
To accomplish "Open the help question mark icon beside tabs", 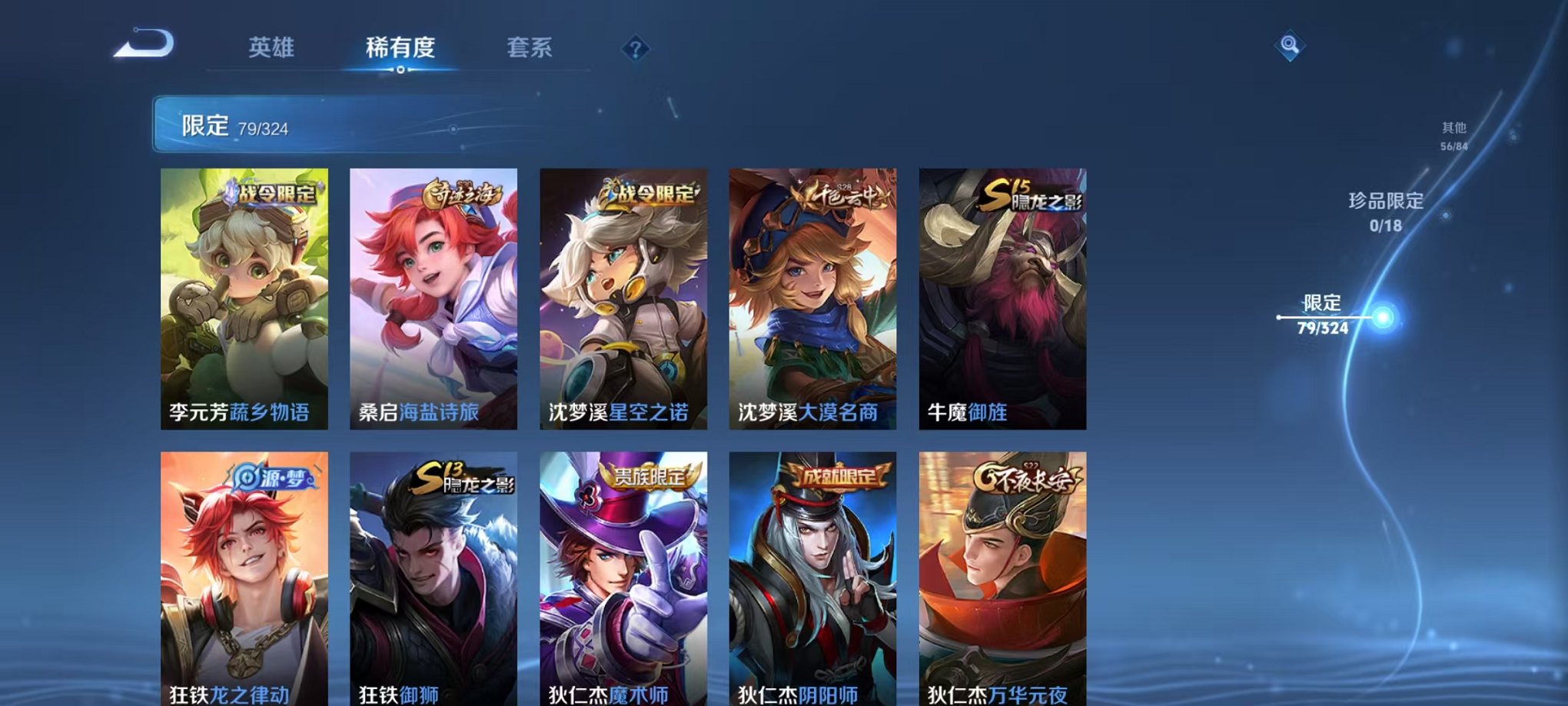I will pos(633,49).
